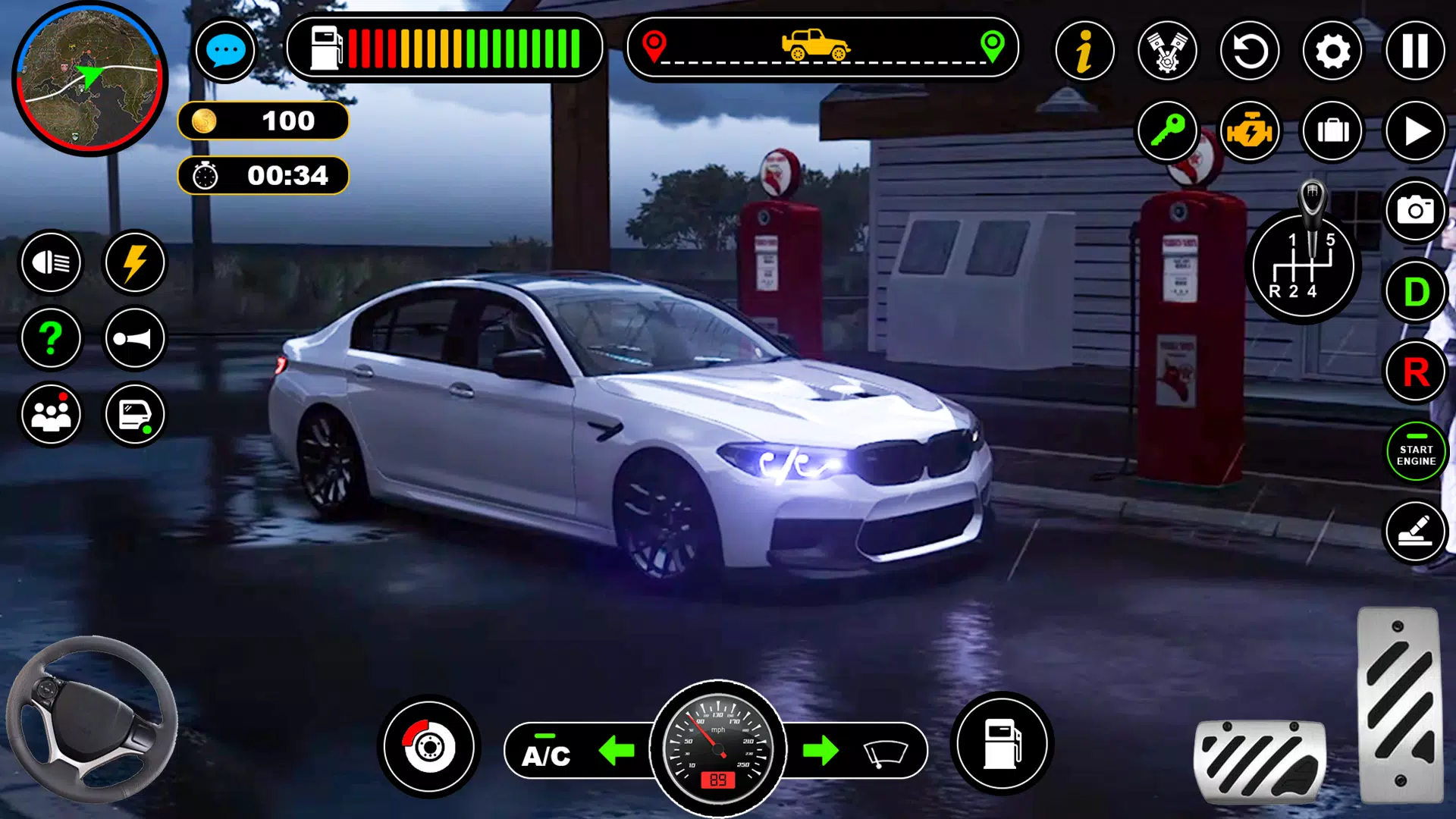Switch camera view with camera icon
1456x819 pixels.
tap(1415, 210)
